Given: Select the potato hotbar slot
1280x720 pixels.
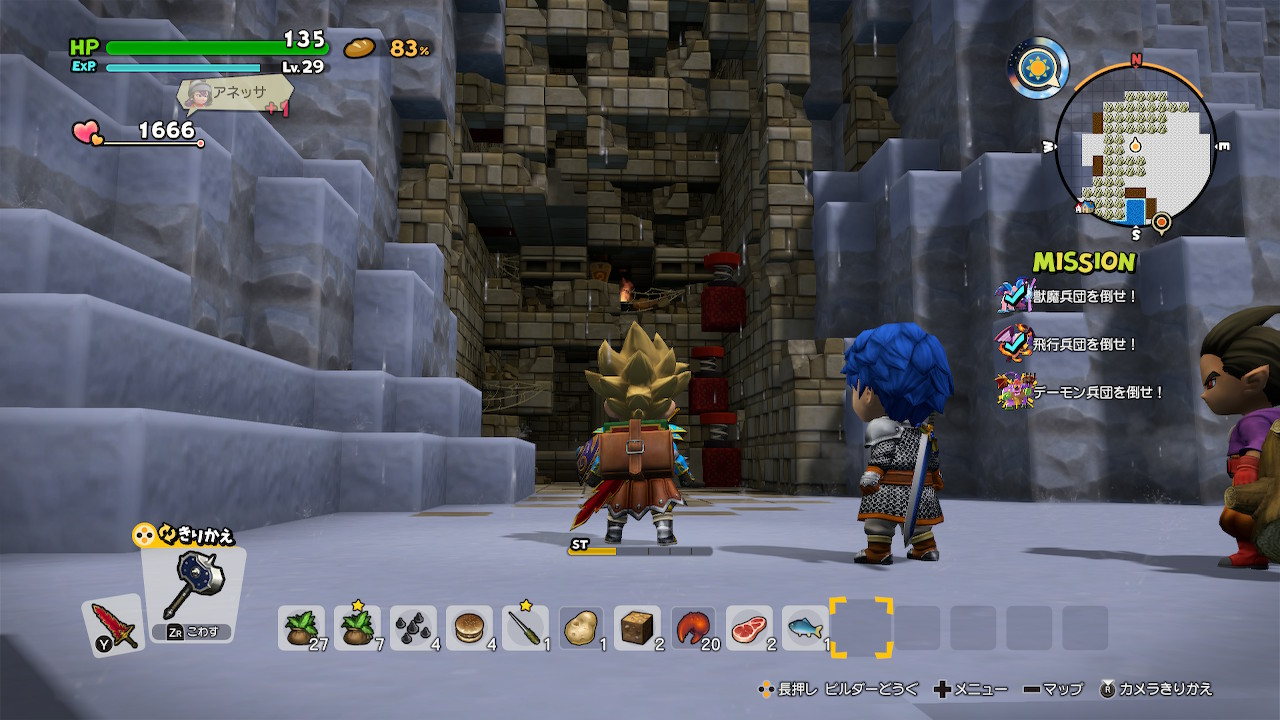Looking at the screenshot, I should point(581,628).
